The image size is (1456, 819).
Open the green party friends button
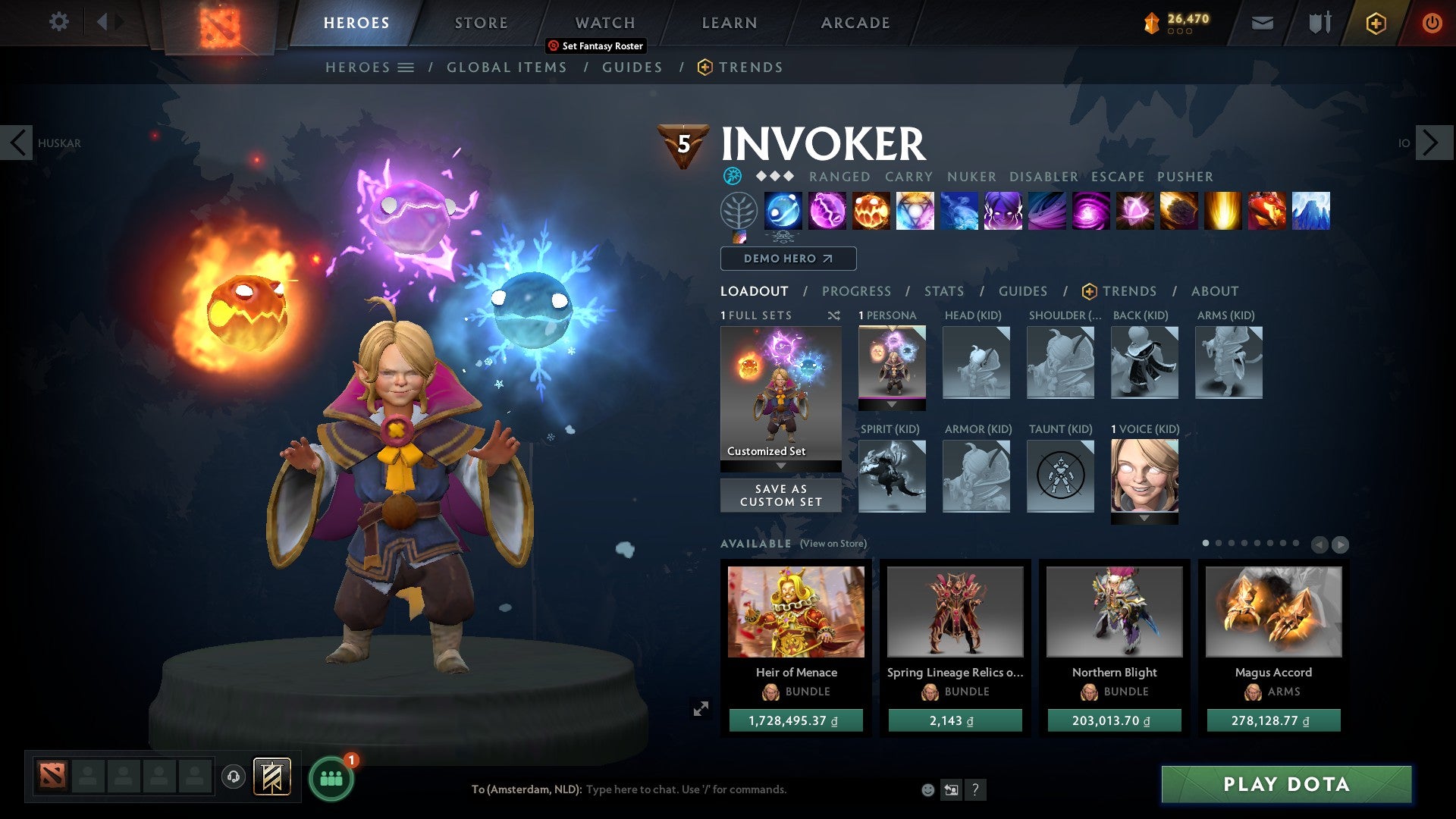[x=330, y=777]
